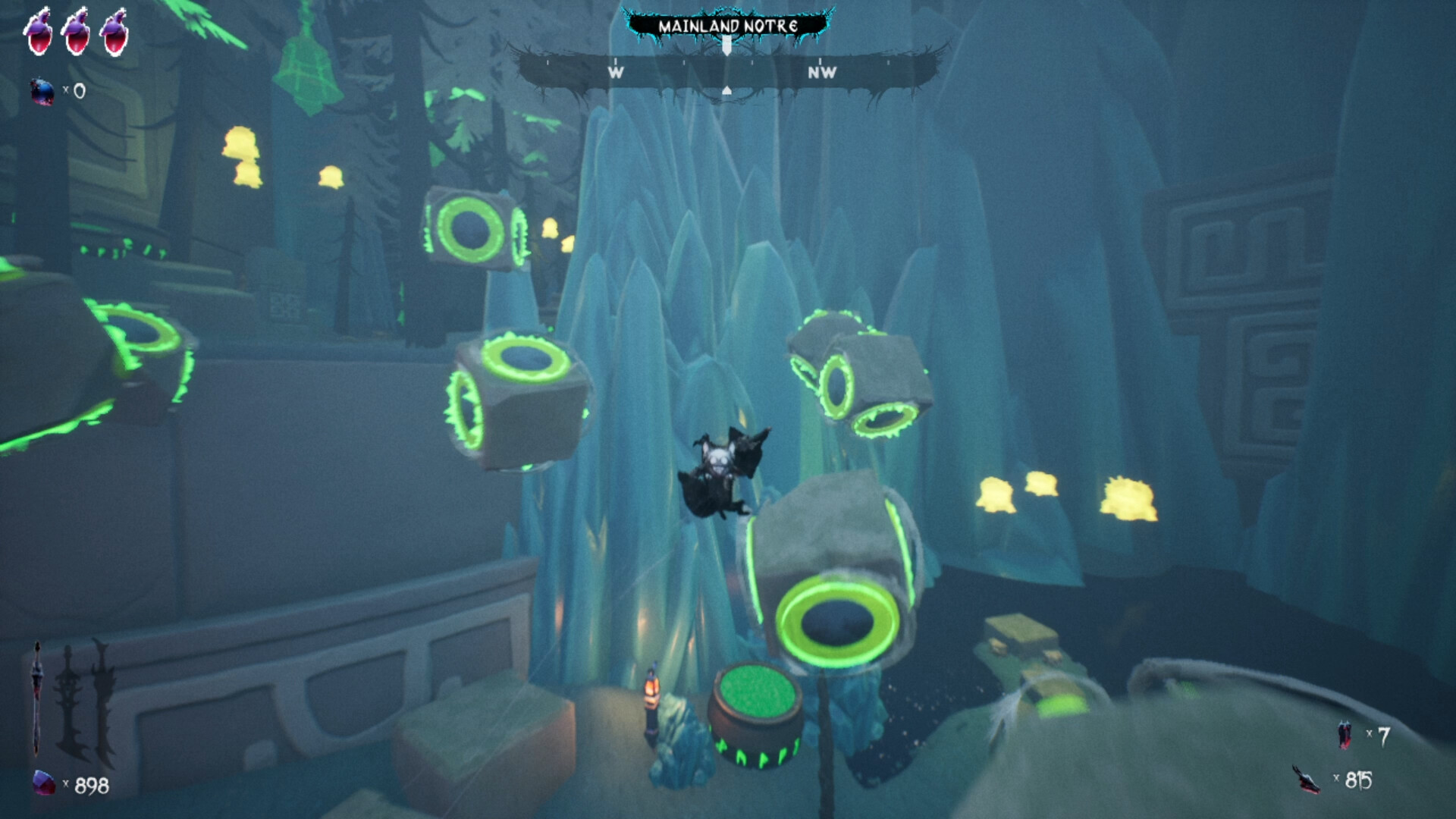Click the red-tipped vial item icon

click(x=1345, y=735)
